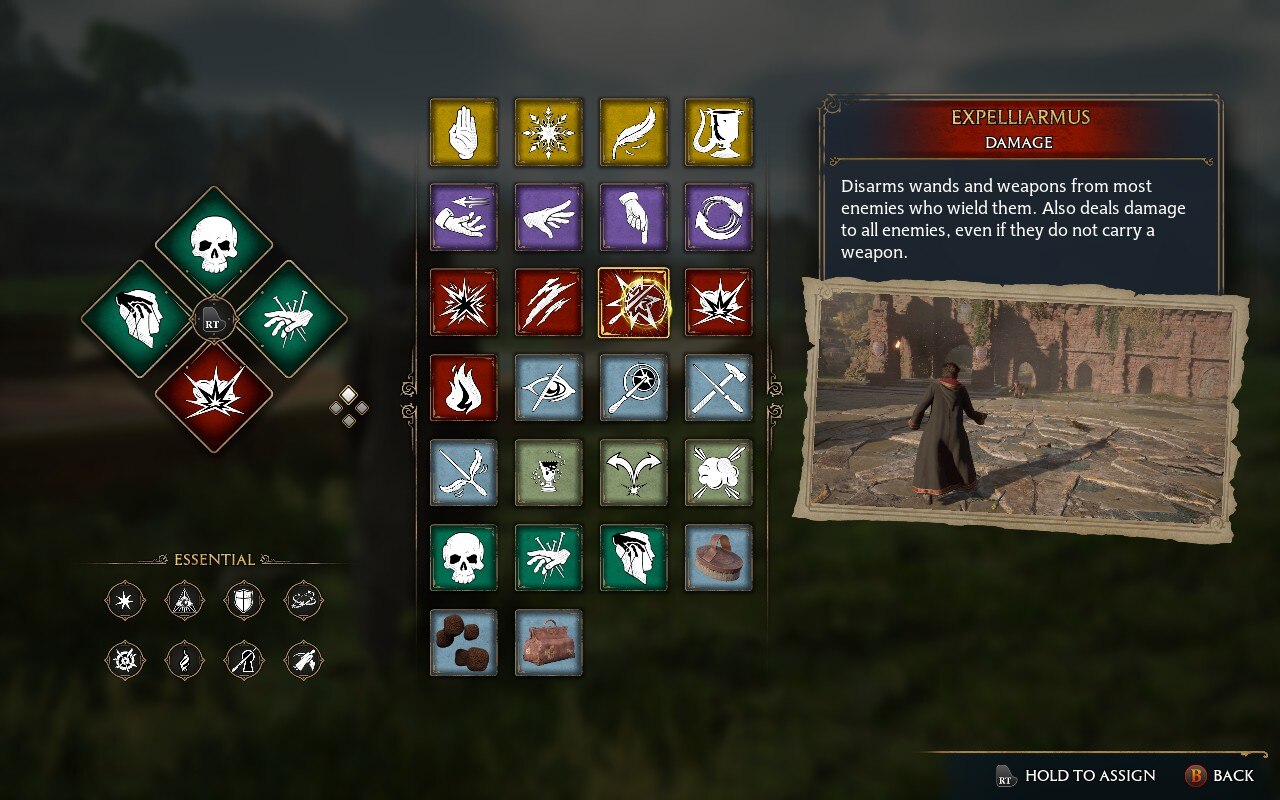Select the Reparo crossed-tools spell icon
Image resolution: width=1280 pixels, height=800 pixels.
pyautogui.click(x=718, y=389)
